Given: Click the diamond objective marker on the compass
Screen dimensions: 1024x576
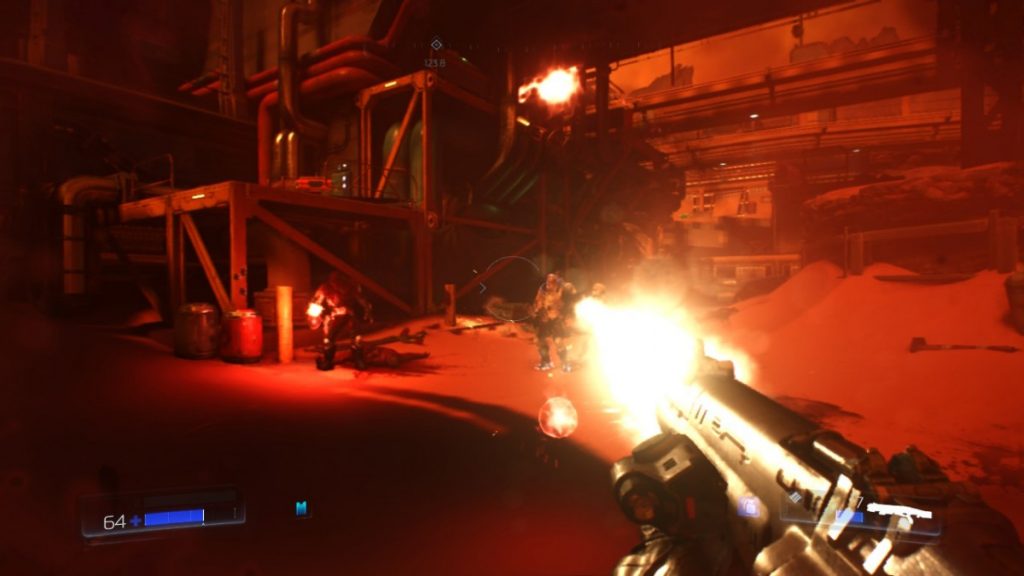Looking at the screenshot, I should pos(435,44).
